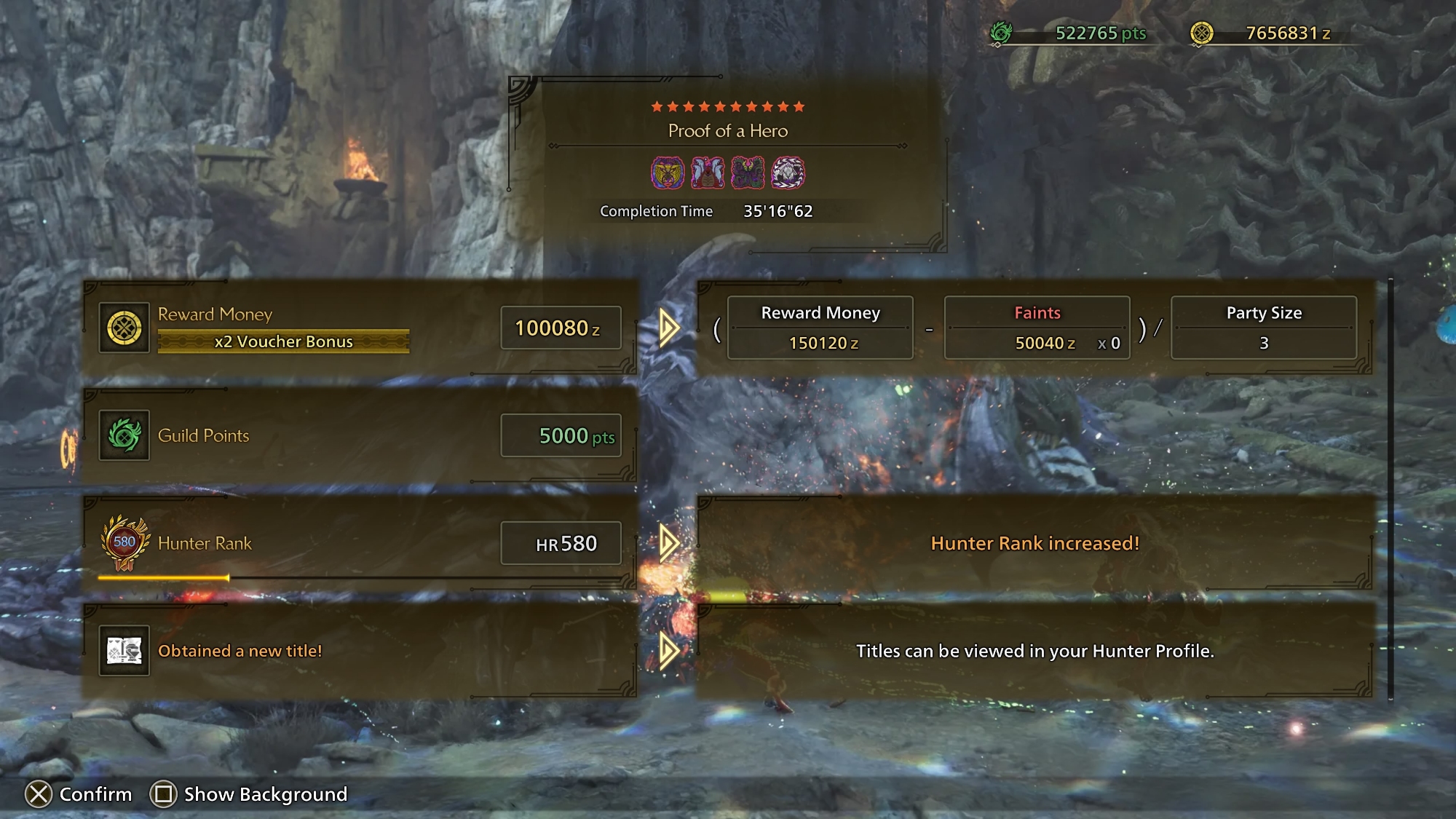
Task: Select the Hunter Rank result row
Action: click(360, 543)
